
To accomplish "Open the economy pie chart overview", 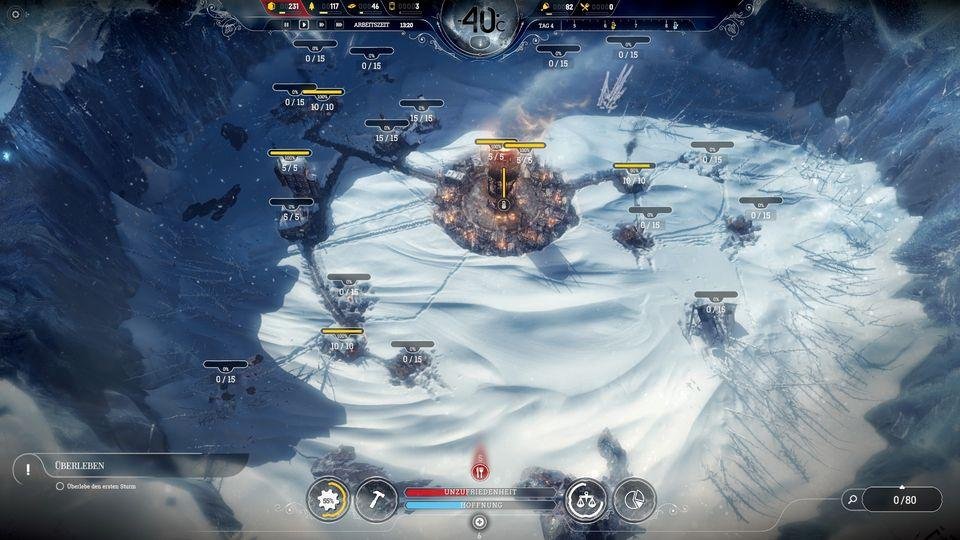I will tap(634, 499).
